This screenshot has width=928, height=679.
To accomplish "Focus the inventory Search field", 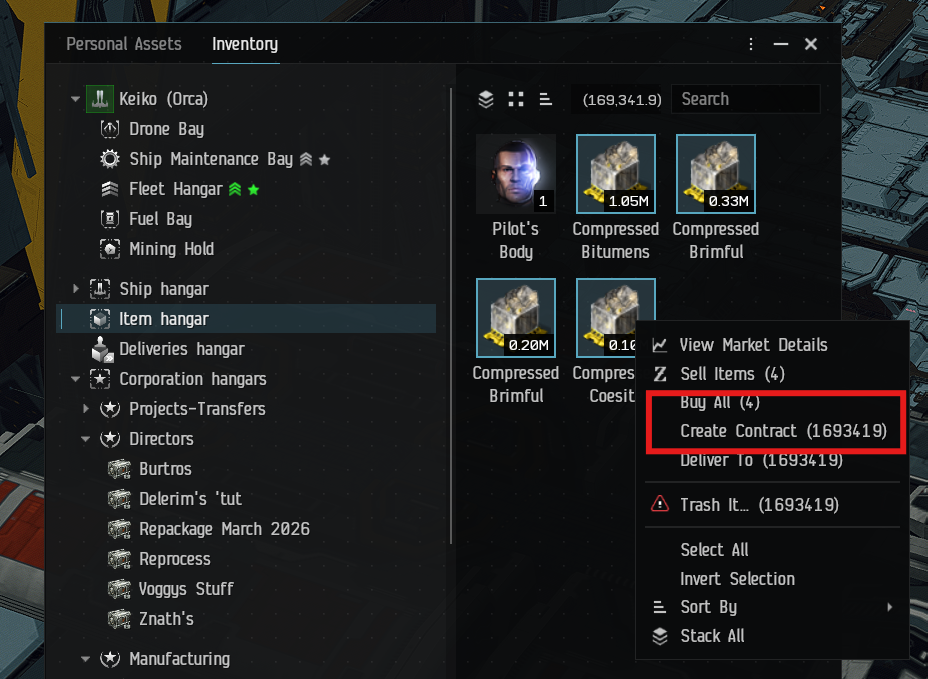I will (744, 99).
